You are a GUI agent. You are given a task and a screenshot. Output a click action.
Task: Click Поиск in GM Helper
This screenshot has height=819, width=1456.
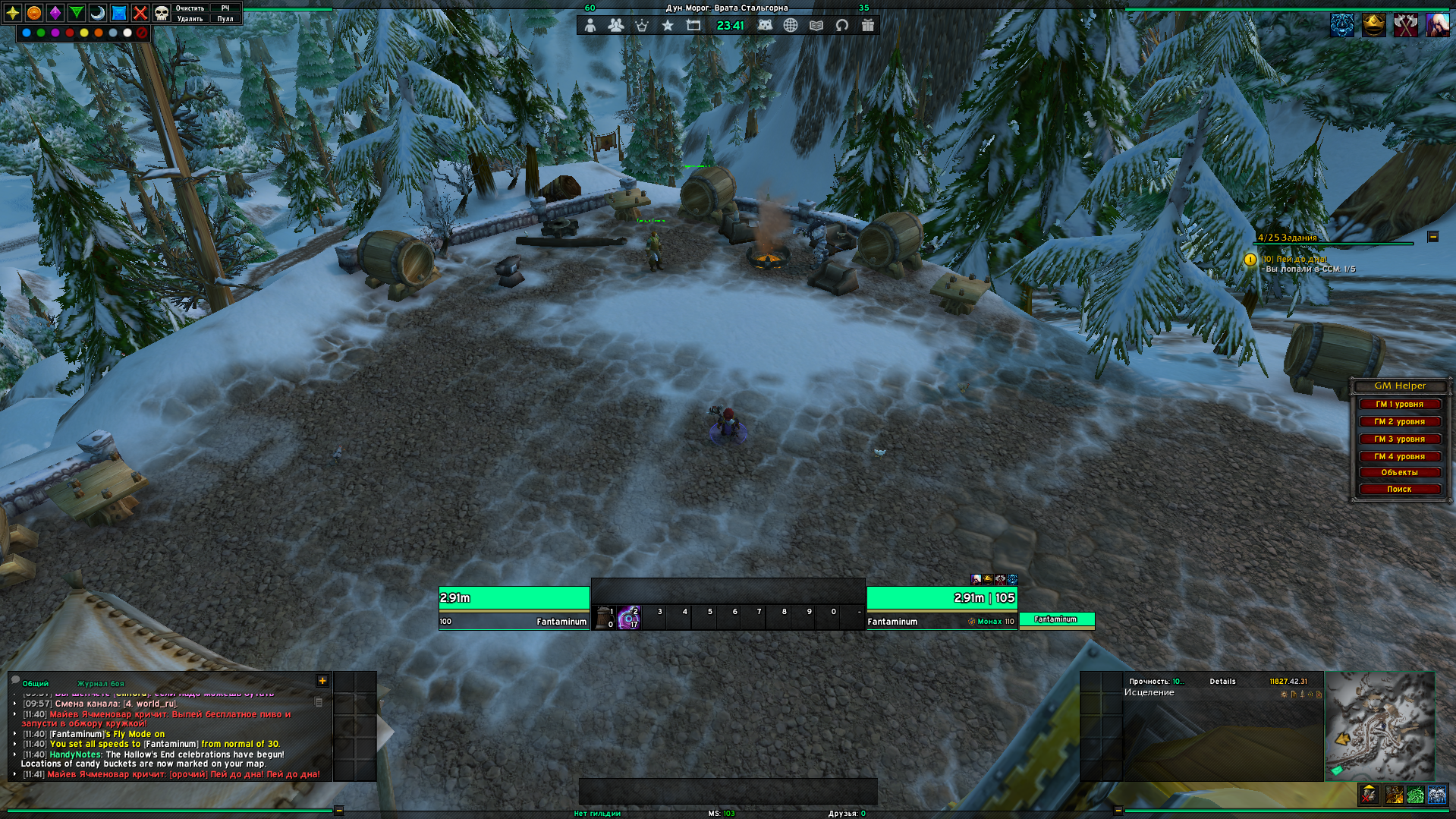pos(1399,490)
